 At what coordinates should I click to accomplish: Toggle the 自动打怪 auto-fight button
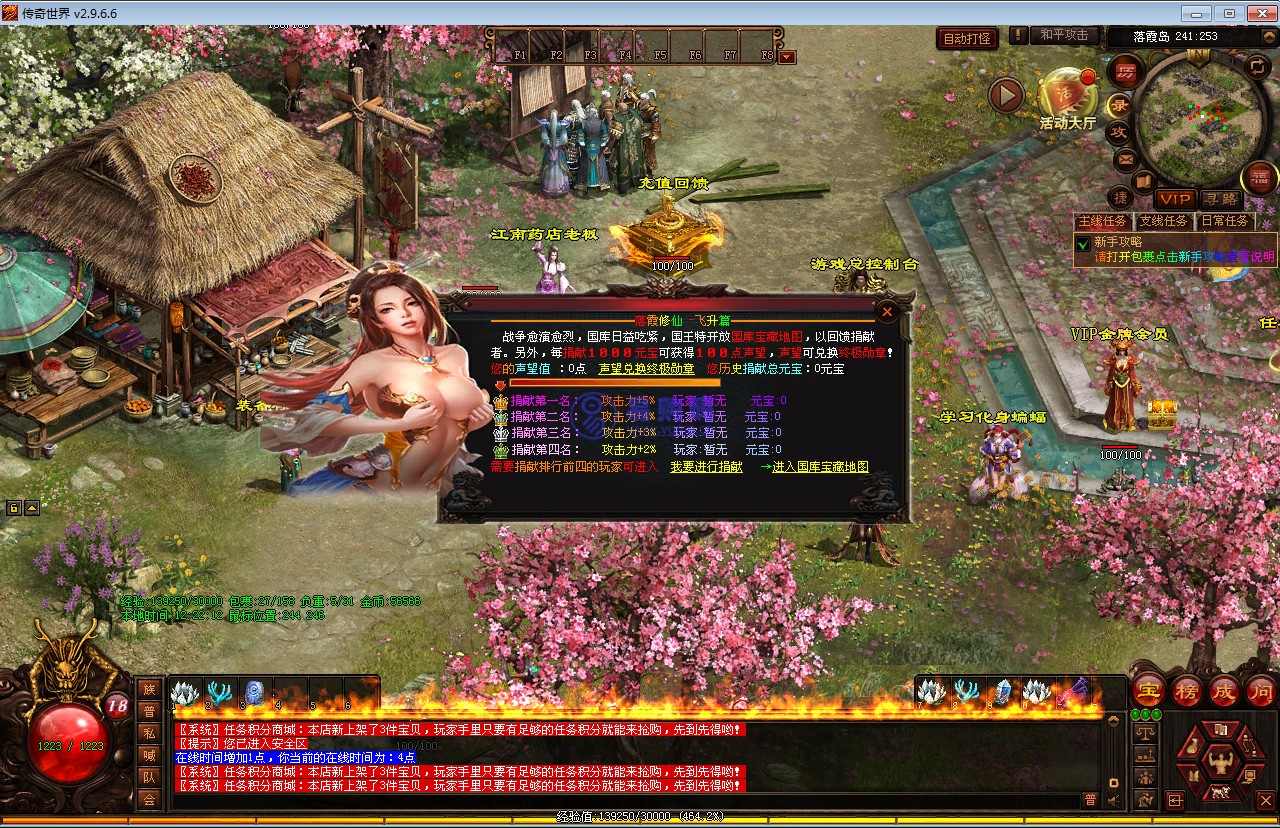967,39
